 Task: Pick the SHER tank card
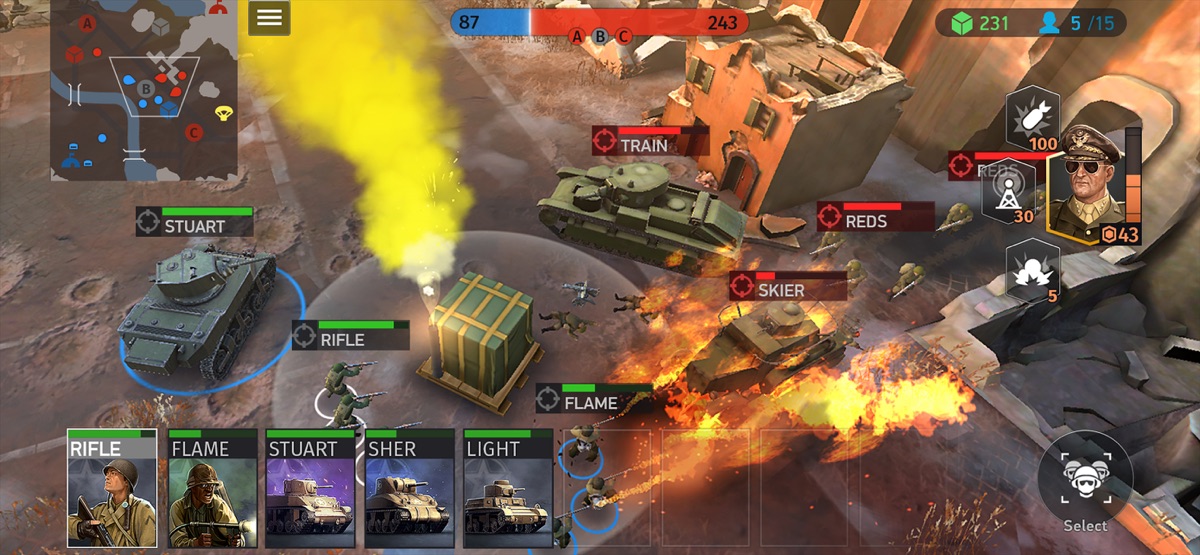pos(409,489)
